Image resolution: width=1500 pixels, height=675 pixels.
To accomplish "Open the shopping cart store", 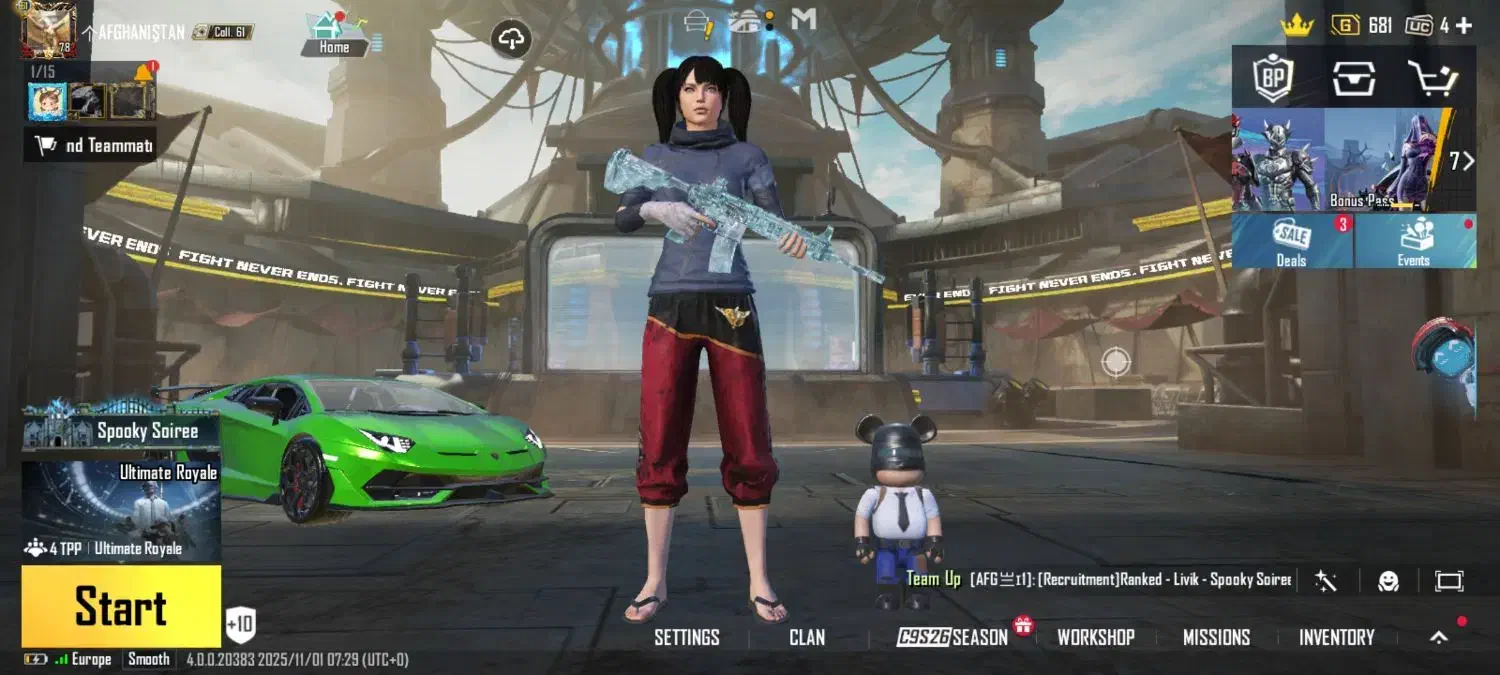I will tap(1432, 77).
